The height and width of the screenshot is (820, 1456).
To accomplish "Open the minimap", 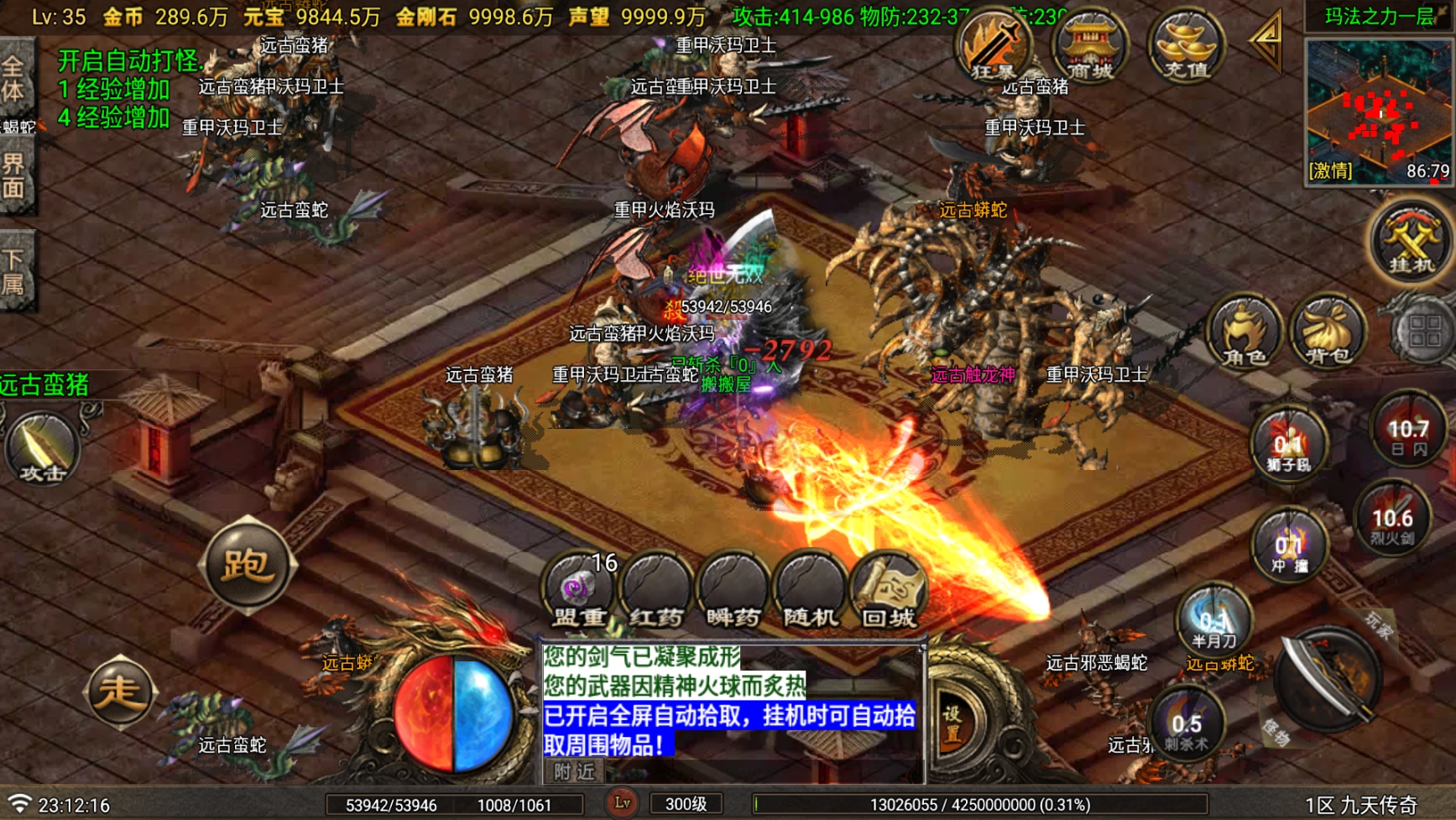I will [1379, 110].
